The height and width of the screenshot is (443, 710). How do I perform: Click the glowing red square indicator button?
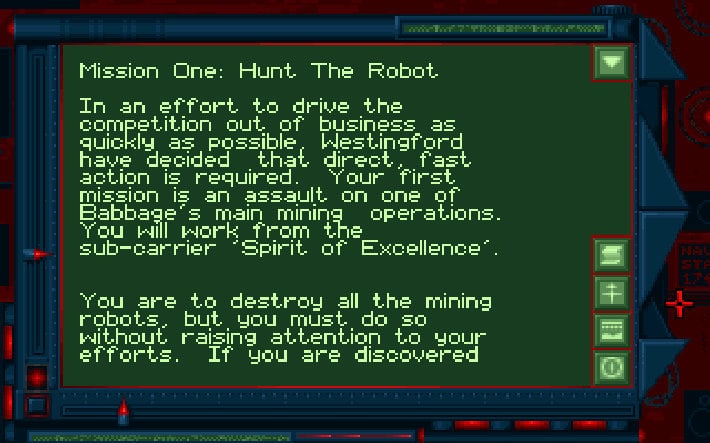(x=37, y=378)
